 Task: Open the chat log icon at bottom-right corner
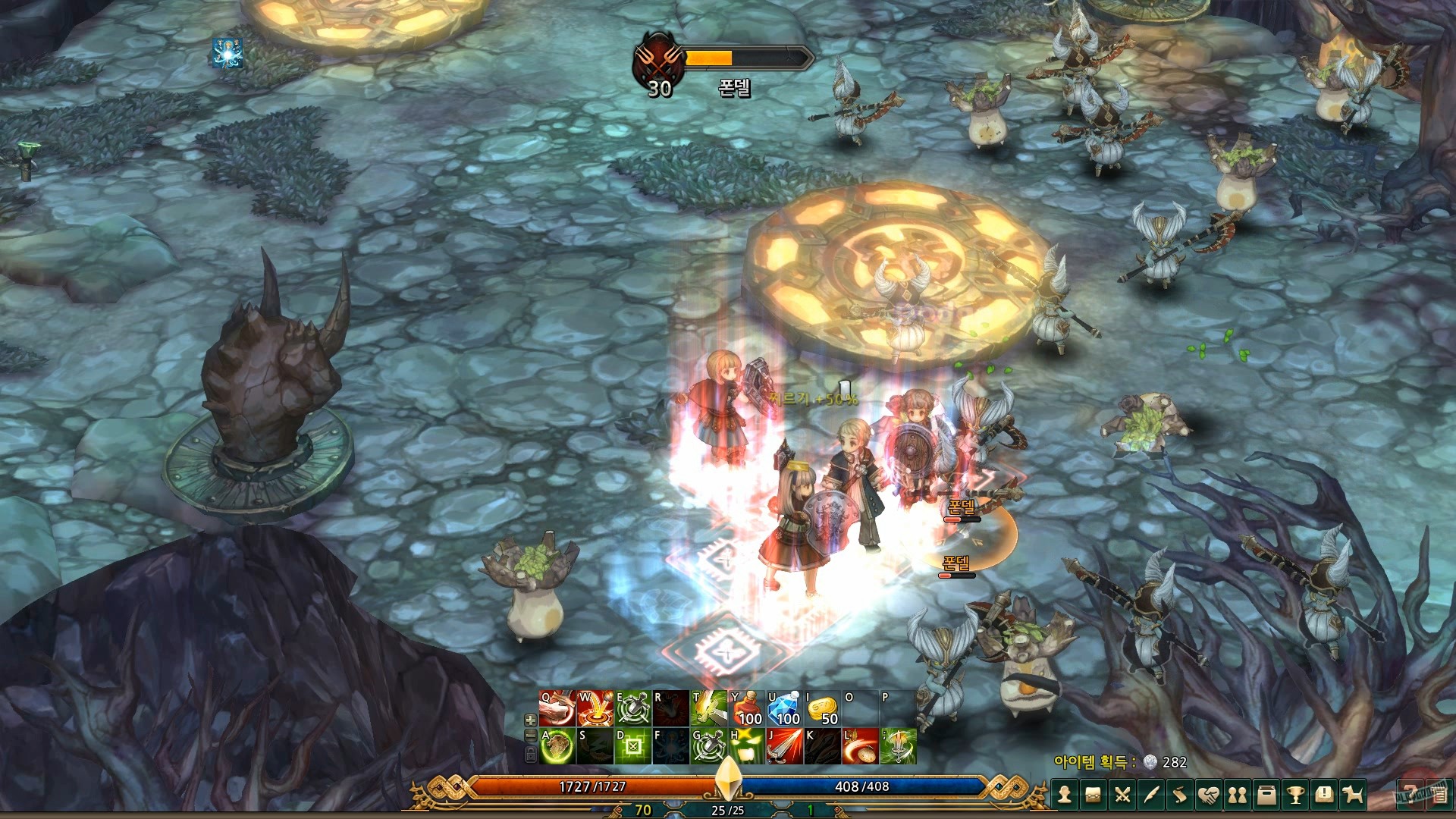[x=1440, y=794]
